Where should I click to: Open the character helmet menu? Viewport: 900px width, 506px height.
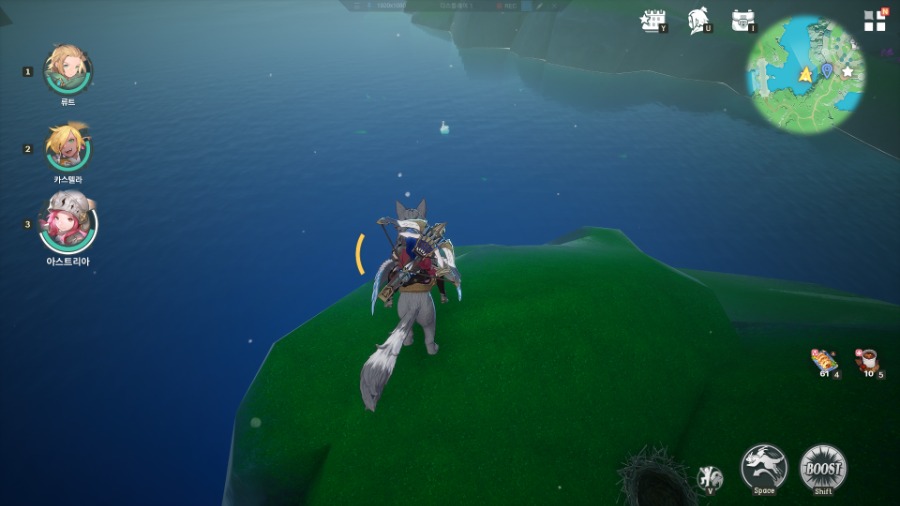699,20
